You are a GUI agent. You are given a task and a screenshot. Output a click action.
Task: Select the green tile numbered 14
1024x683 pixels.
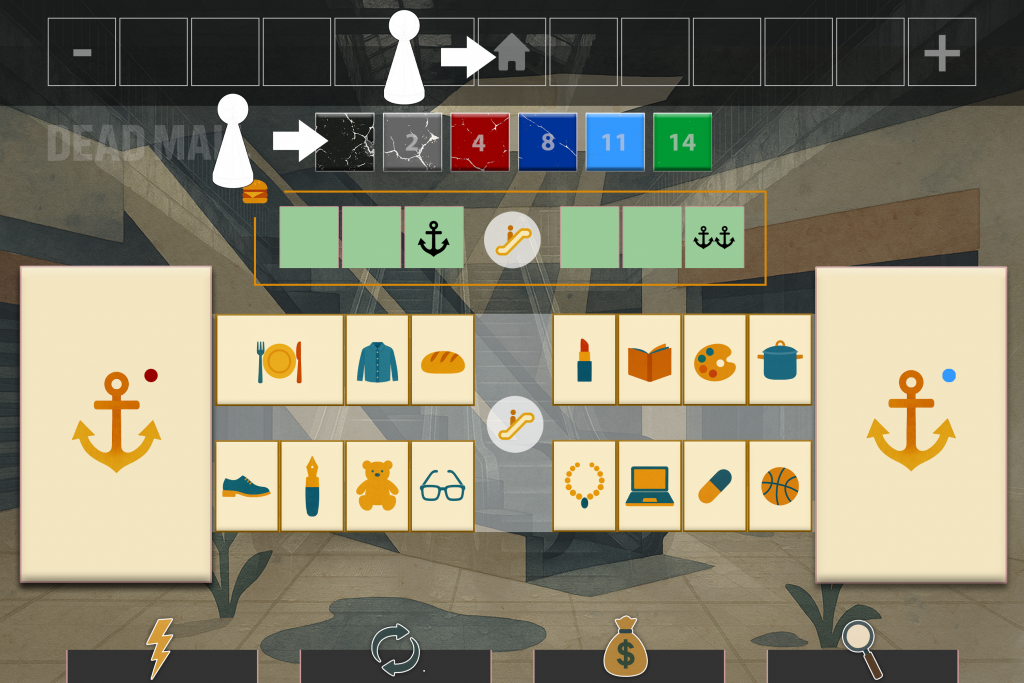pyautogui.click(x=682, y=143)
